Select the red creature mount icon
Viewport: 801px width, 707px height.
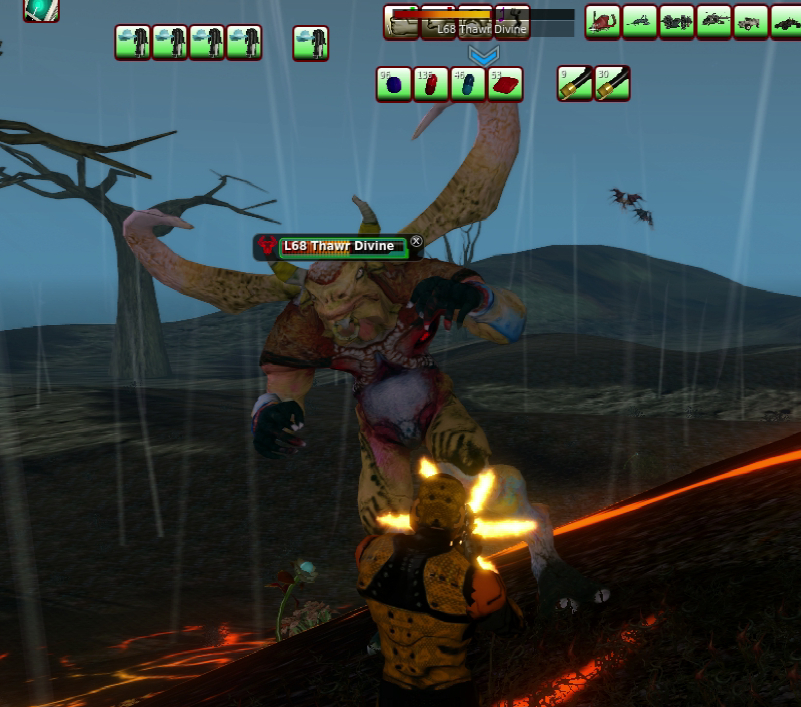coord(603,21)
